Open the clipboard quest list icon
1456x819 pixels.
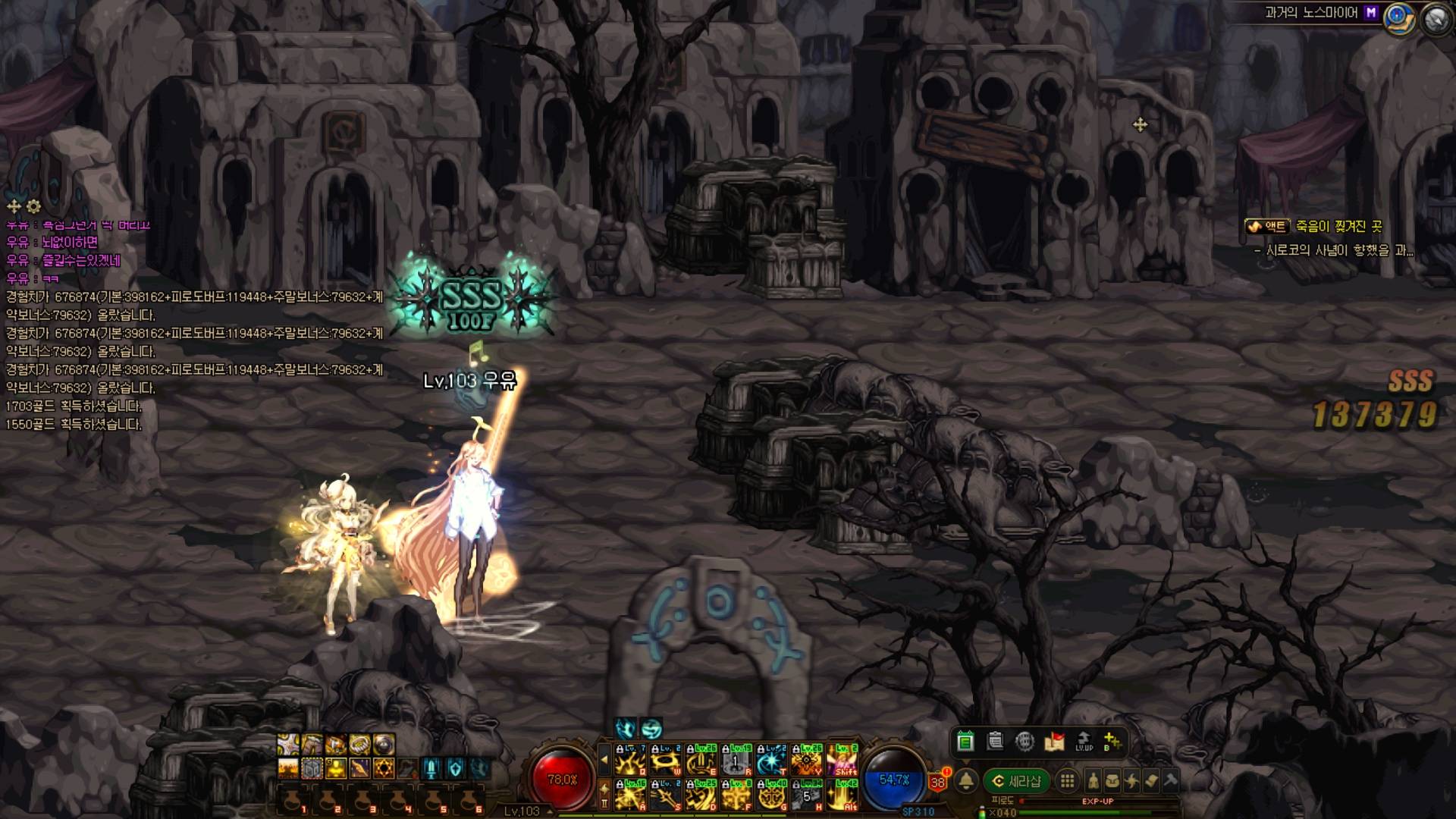click(995, 741)
